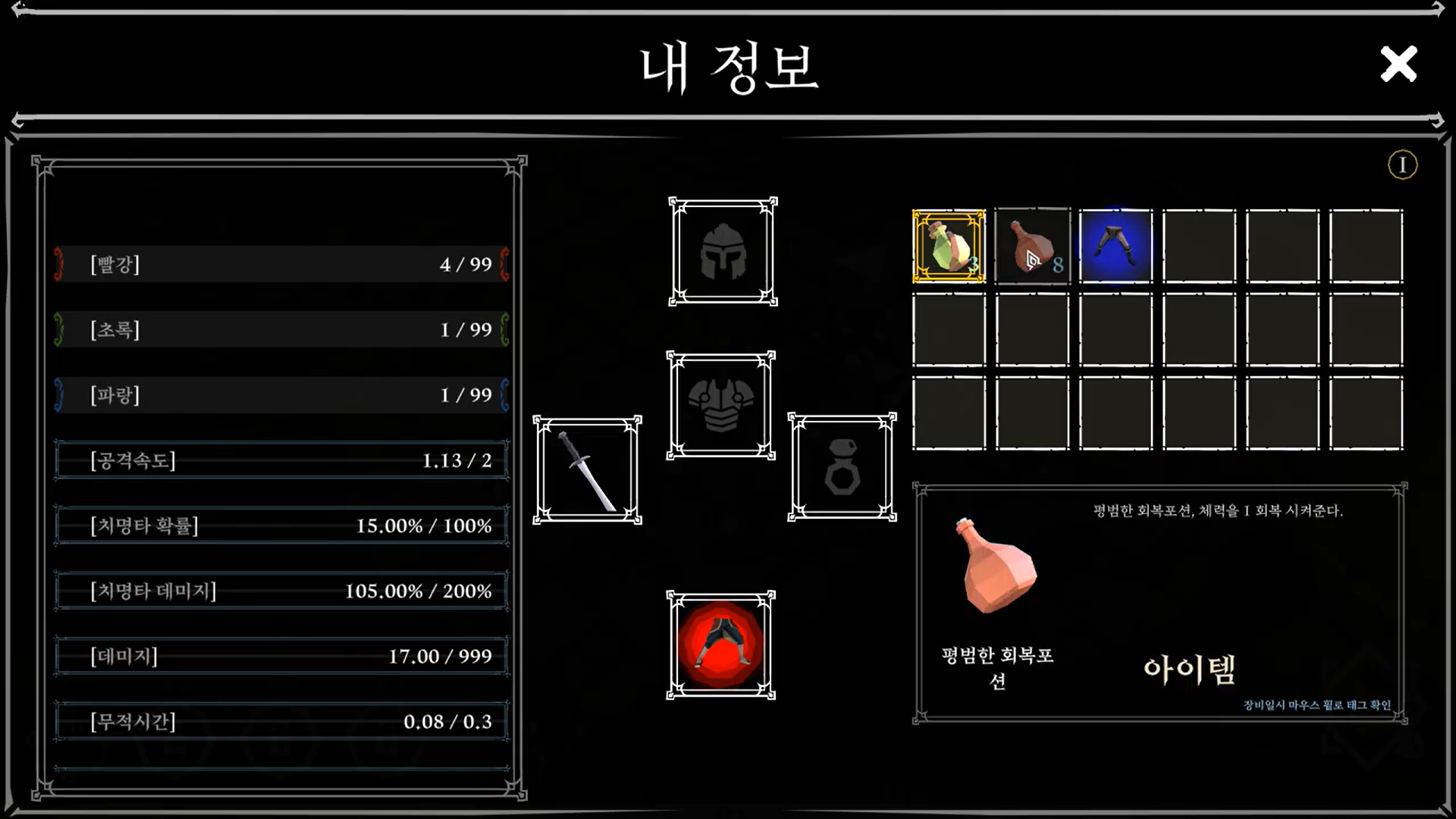Viewport: 1456px width, 819px height.
Task: Choose the ring accessory equipment slot
Action: pos(842,467)
